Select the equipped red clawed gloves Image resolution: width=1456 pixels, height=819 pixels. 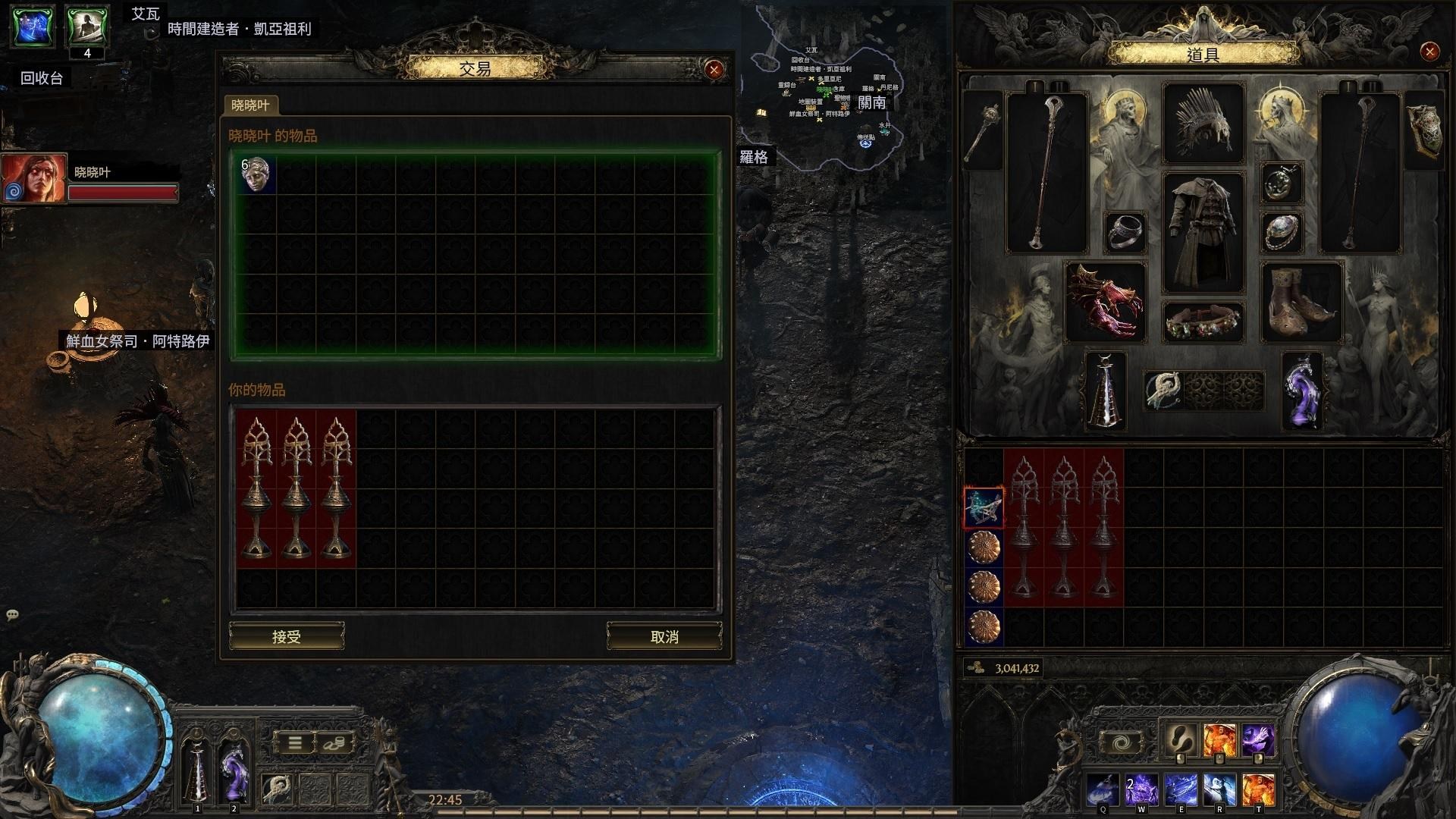(x=1105, y=302)
